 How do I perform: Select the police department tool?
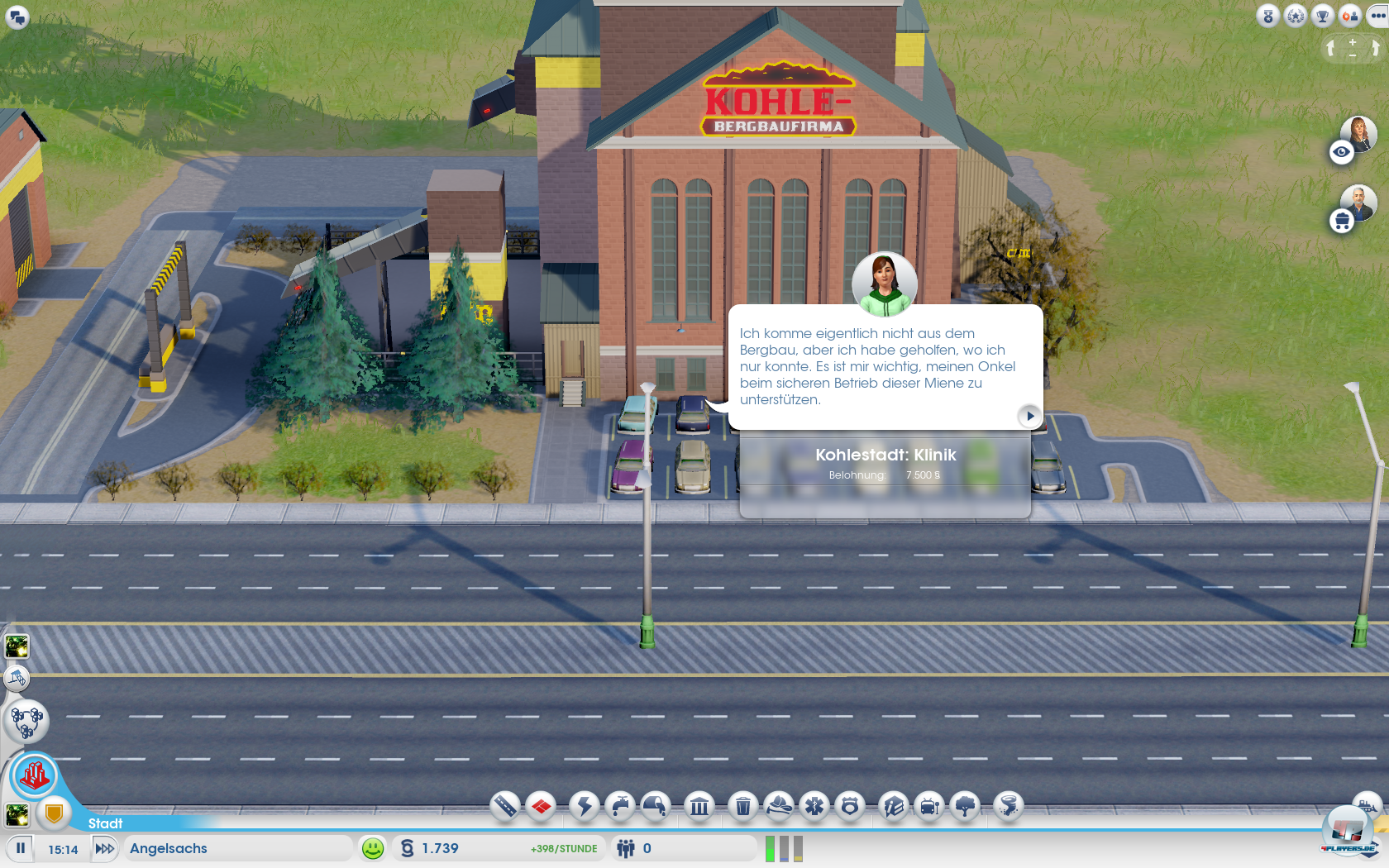click(x=852, y=806)
